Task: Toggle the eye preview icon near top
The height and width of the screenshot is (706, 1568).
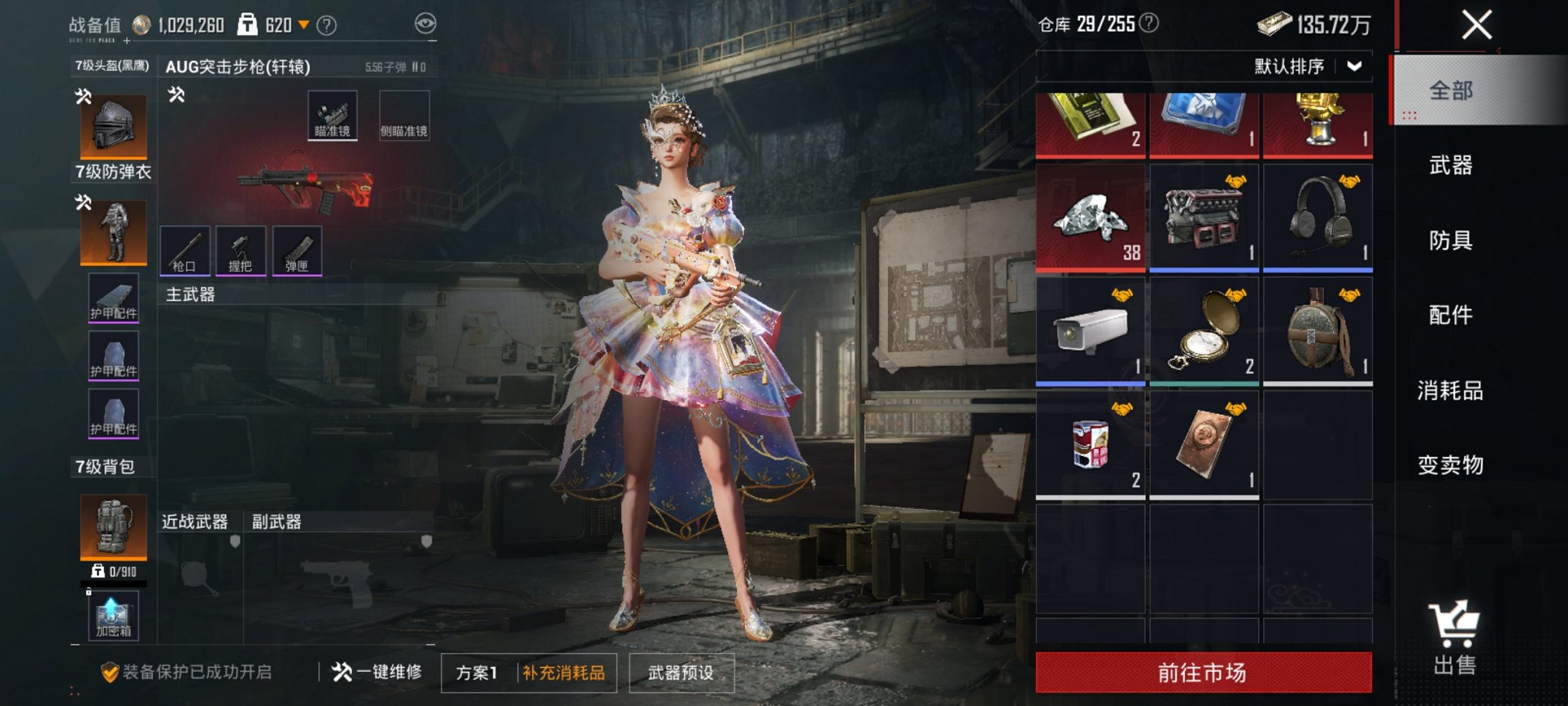Action: pos(424,24)
